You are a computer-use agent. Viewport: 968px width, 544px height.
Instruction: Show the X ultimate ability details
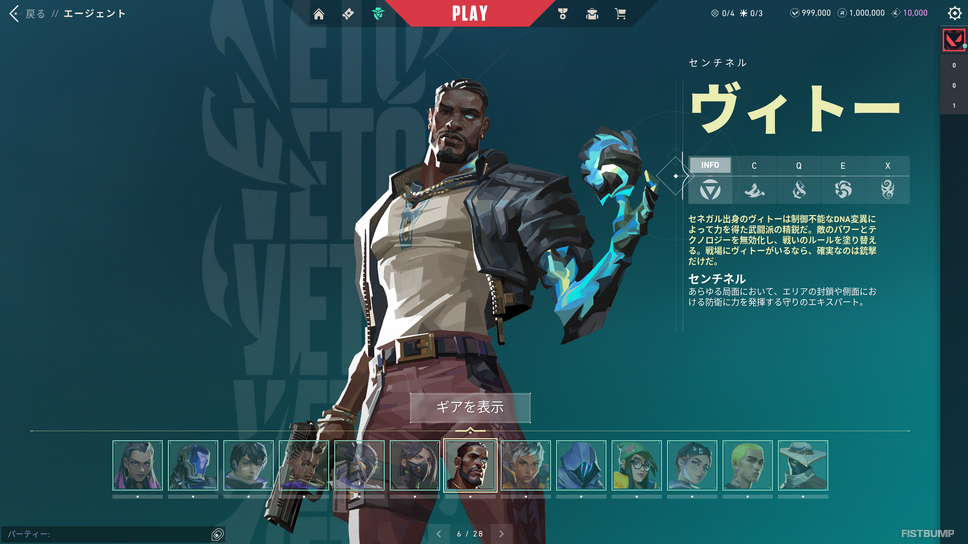(887, 166)
